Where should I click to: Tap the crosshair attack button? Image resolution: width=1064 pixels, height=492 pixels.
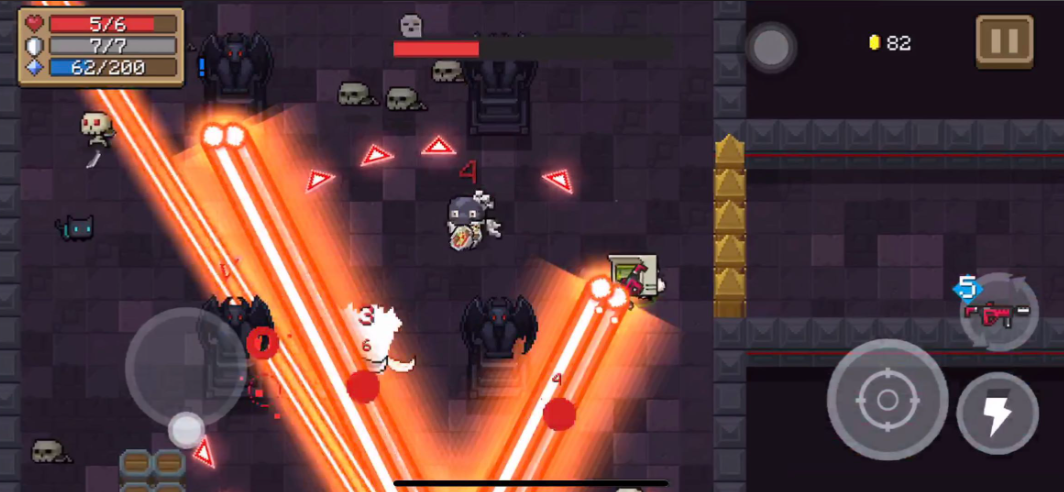tap(887, 399)
